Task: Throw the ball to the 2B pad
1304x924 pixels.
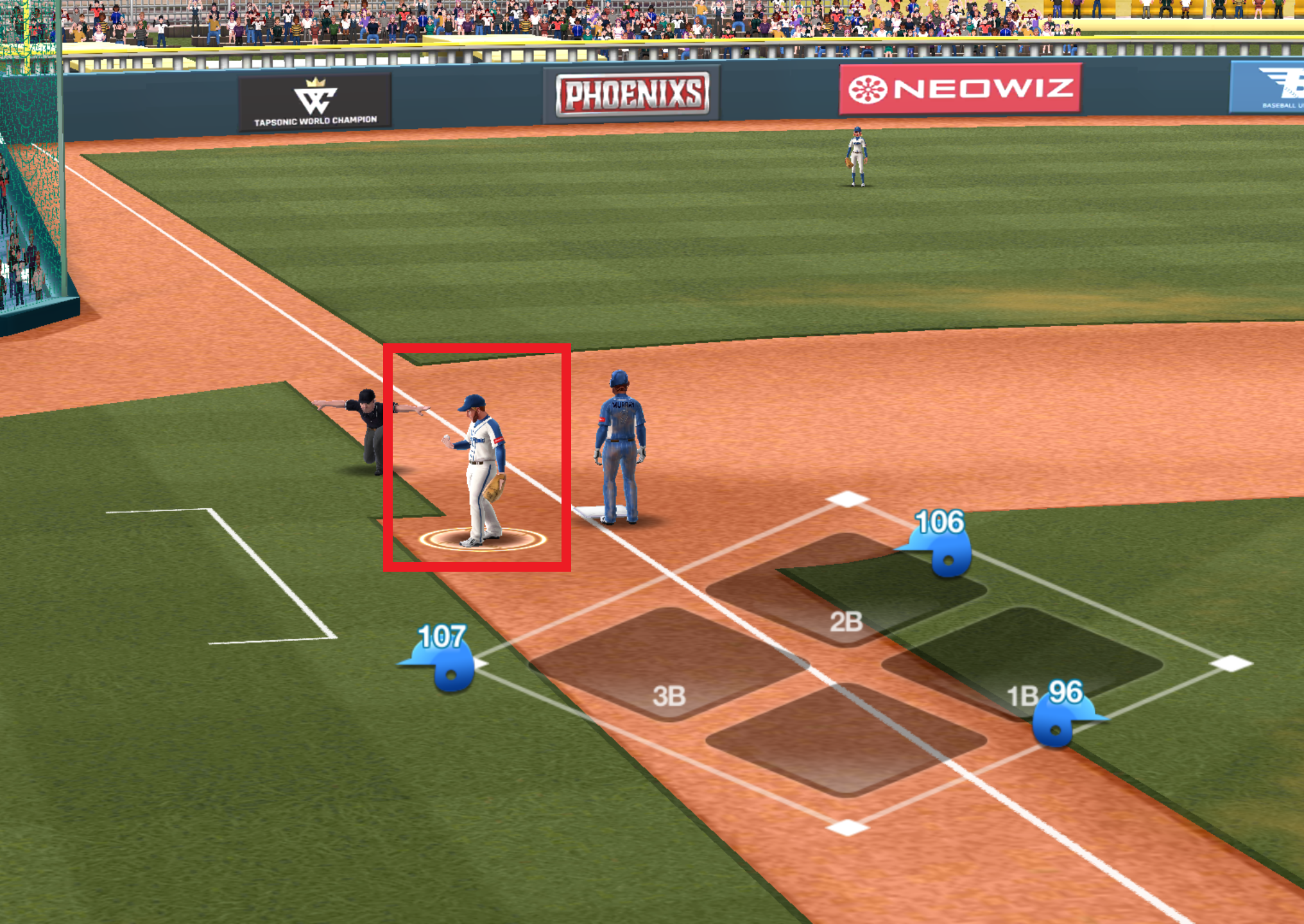Action: click(846, 589)
